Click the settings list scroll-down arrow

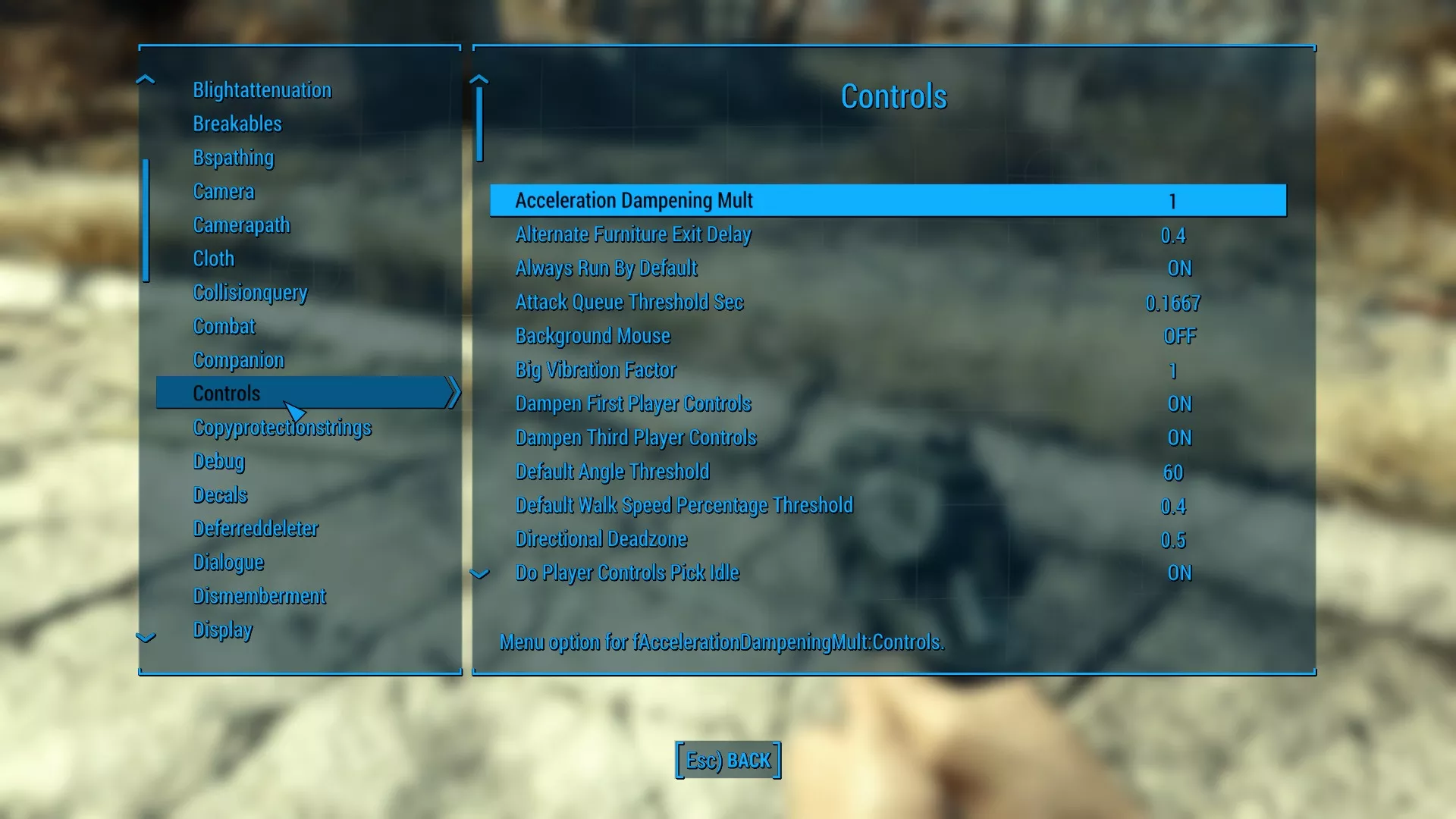(x=479, y=574)
